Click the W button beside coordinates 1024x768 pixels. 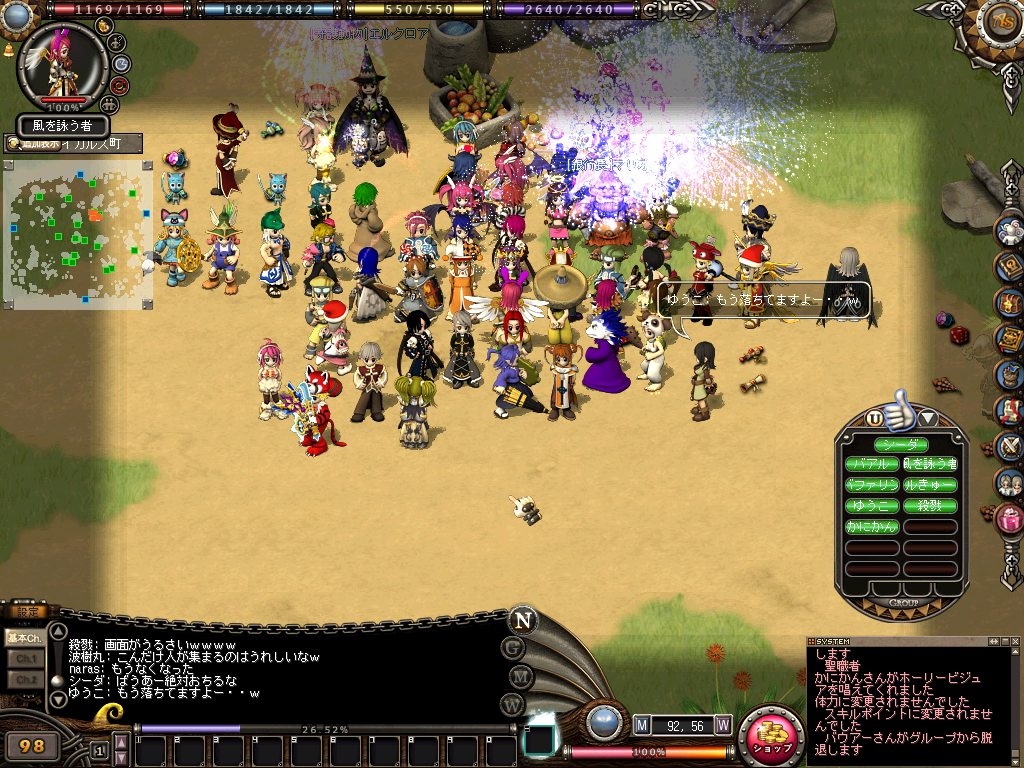click(722, 724)
